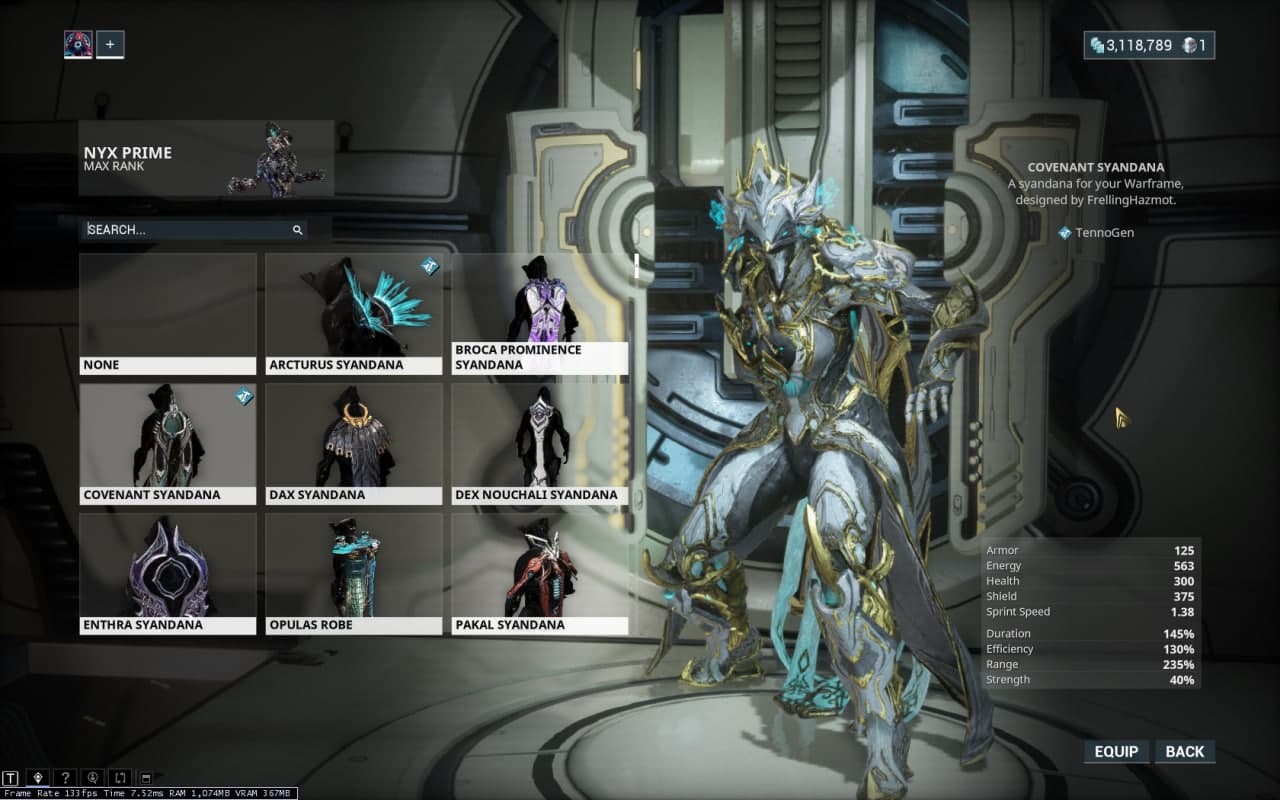
Task: Click the voice chat icon in bottom toolbar
Action: pyautogui.click(x=92, y=777)
